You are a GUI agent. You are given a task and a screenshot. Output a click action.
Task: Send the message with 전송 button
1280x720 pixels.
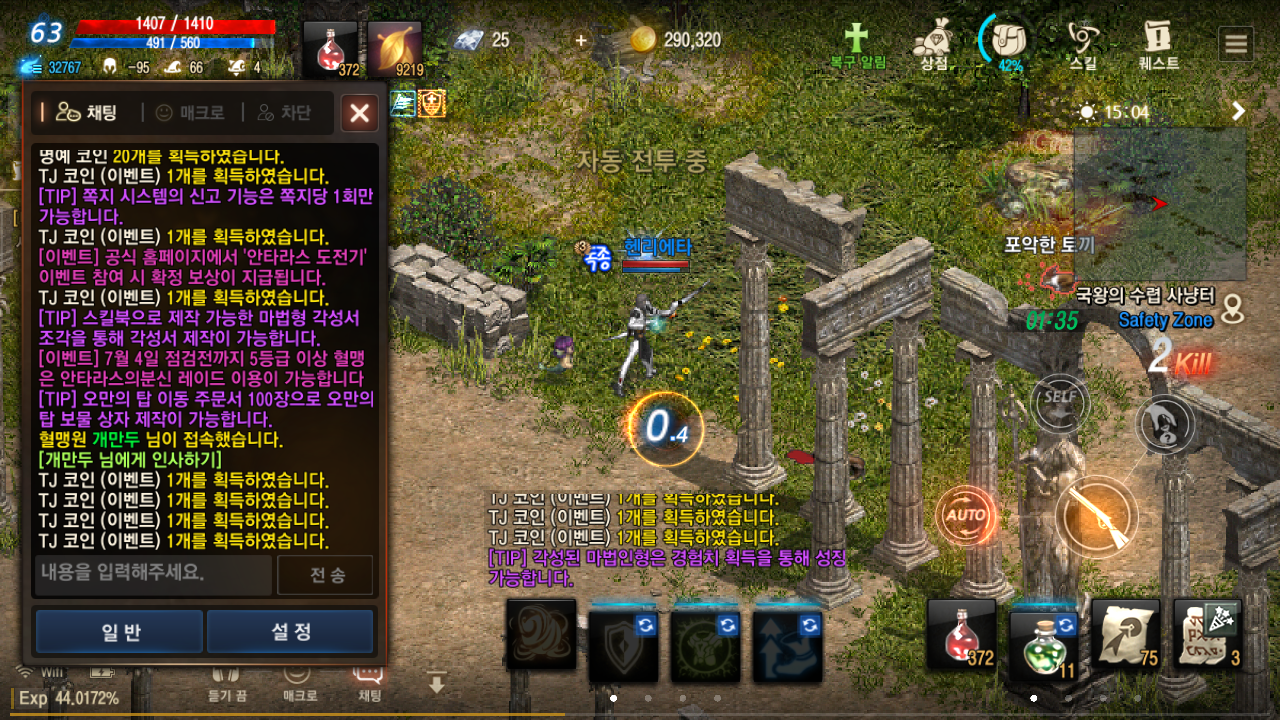[x=325, y=575]
